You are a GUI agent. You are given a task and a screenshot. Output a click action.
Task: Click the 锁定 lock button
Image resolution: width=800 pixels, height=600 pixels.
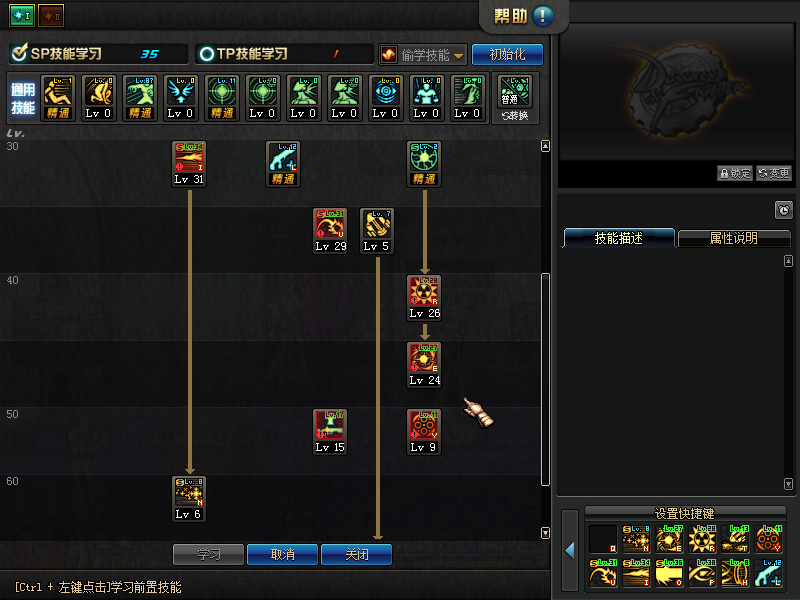click(x=735, y=173)
